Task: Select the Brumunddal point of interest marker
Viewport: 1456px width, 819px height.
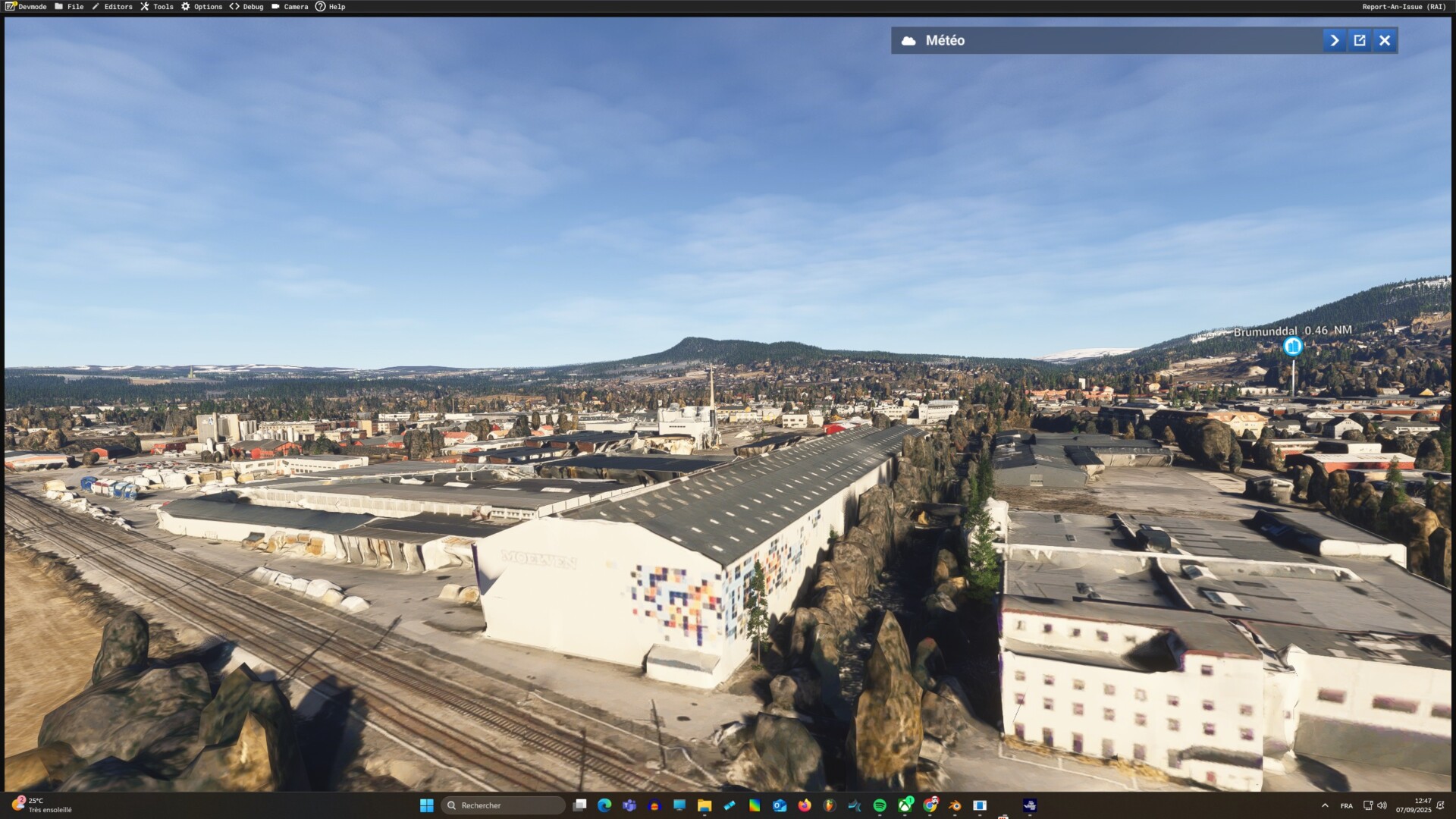Action: point(1293,347)
